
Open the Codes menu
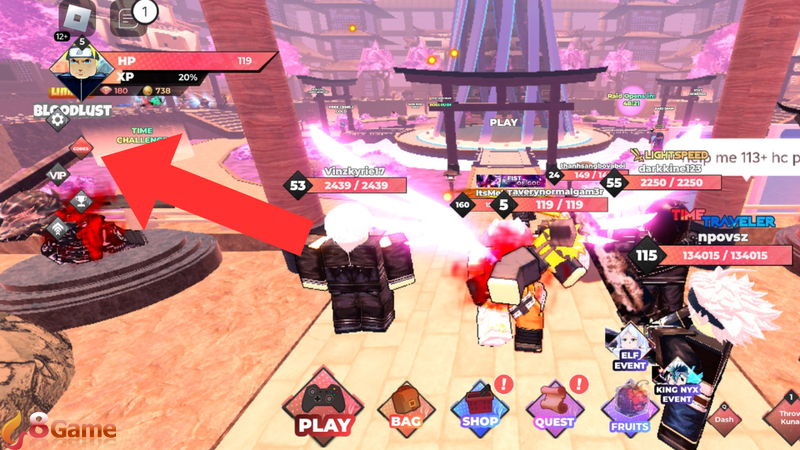tap(81, 149)
